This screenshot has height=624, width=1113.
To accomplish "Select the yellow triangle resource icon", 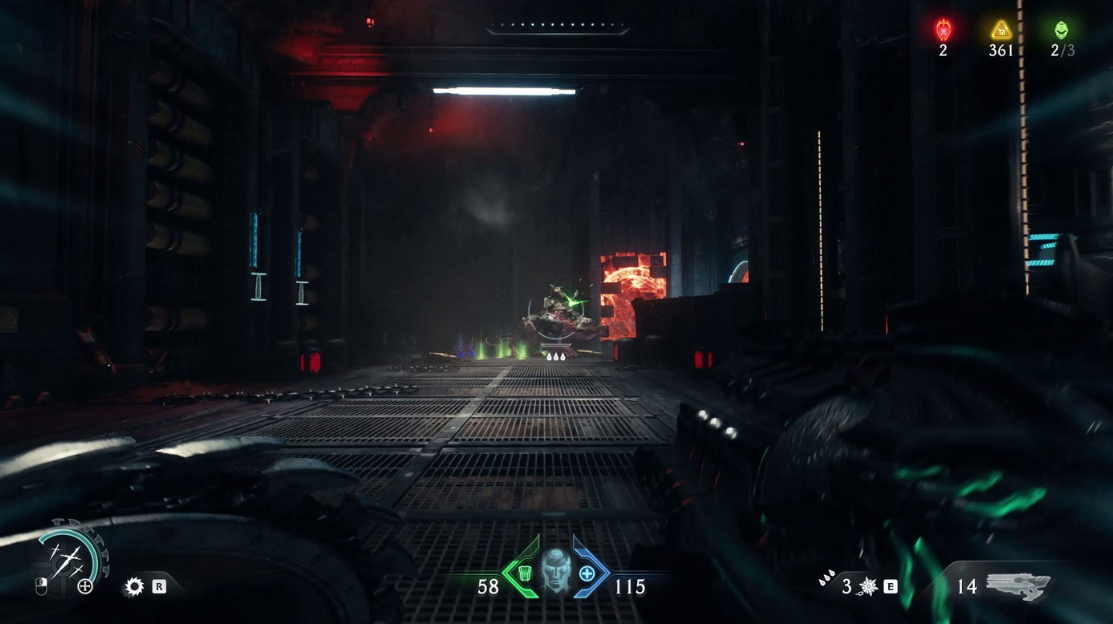I will [x=1000, y=30].
